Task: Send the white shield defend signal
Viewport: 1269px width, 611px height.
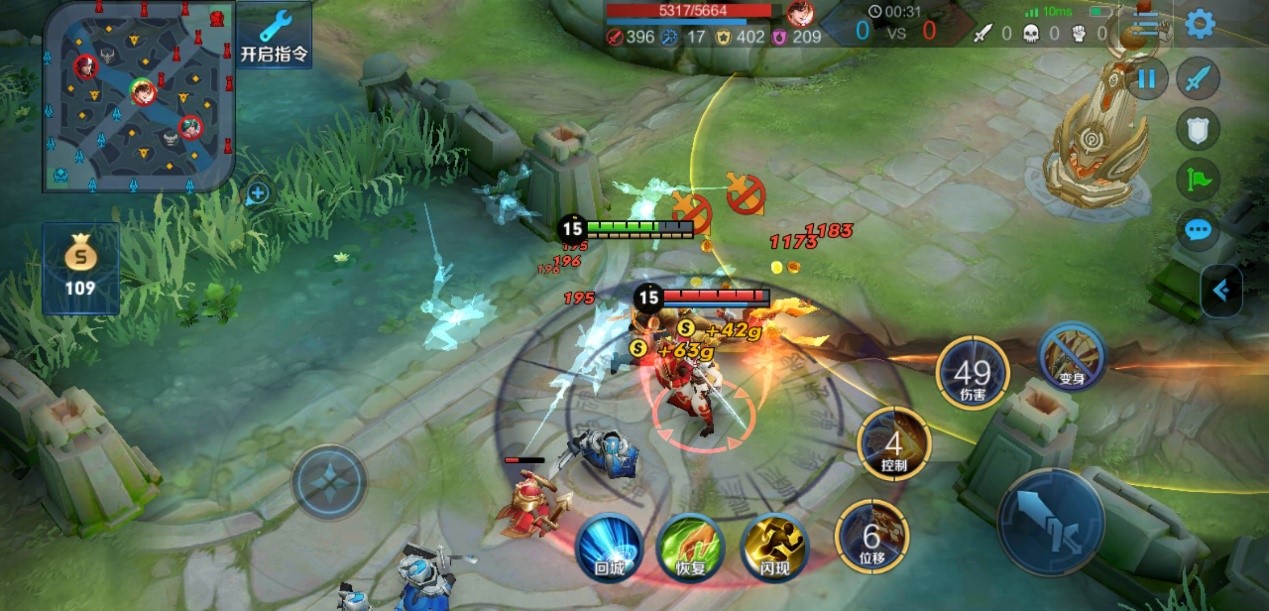Action: (1197, 129)
